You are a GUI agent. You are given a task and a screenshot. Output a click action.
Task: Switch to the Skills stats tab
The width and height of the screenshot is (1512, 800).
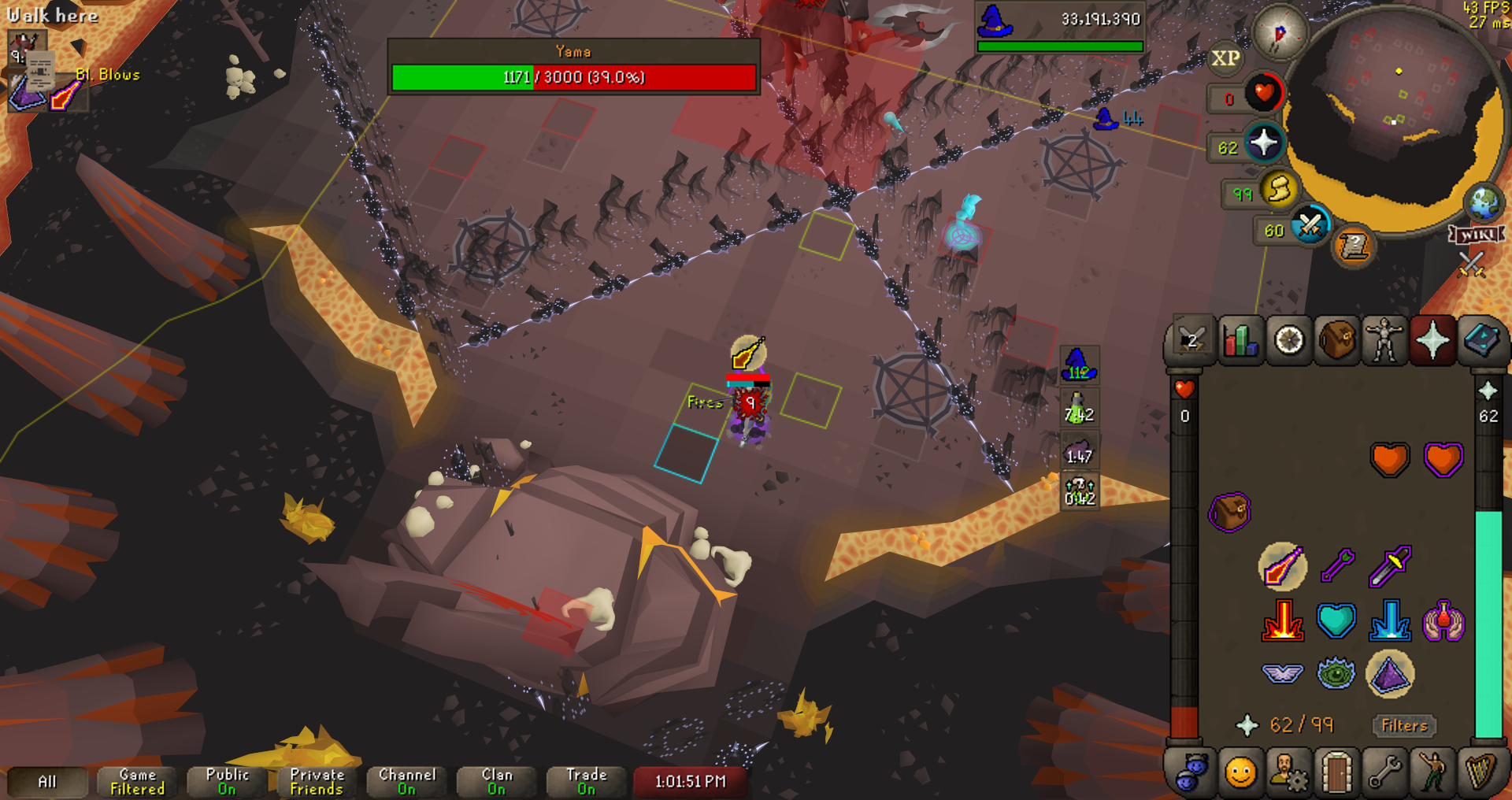click(x=1241, y=341)
